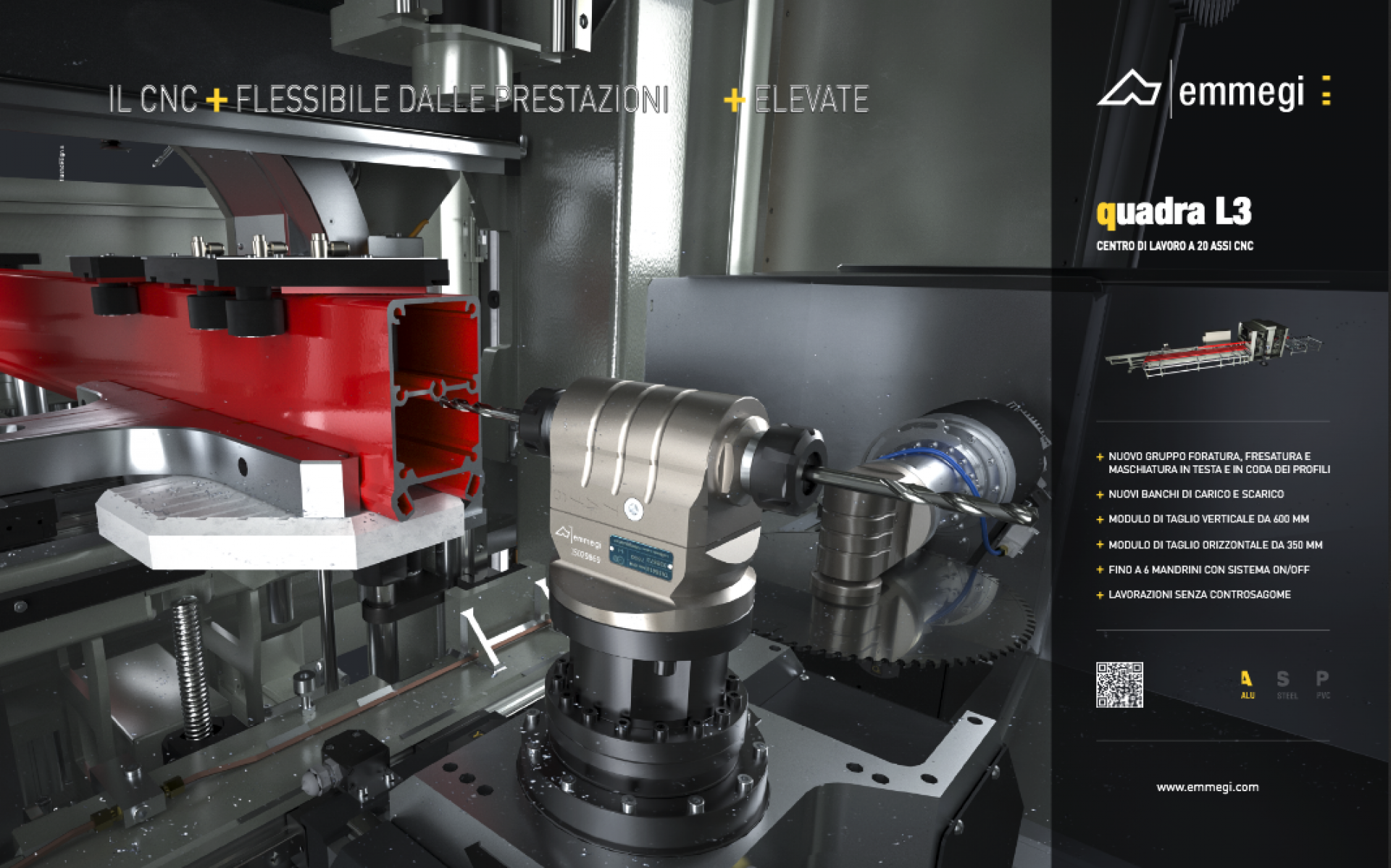
Task: Open the www.emmegi.com website link
Action: coord(1207,787)
